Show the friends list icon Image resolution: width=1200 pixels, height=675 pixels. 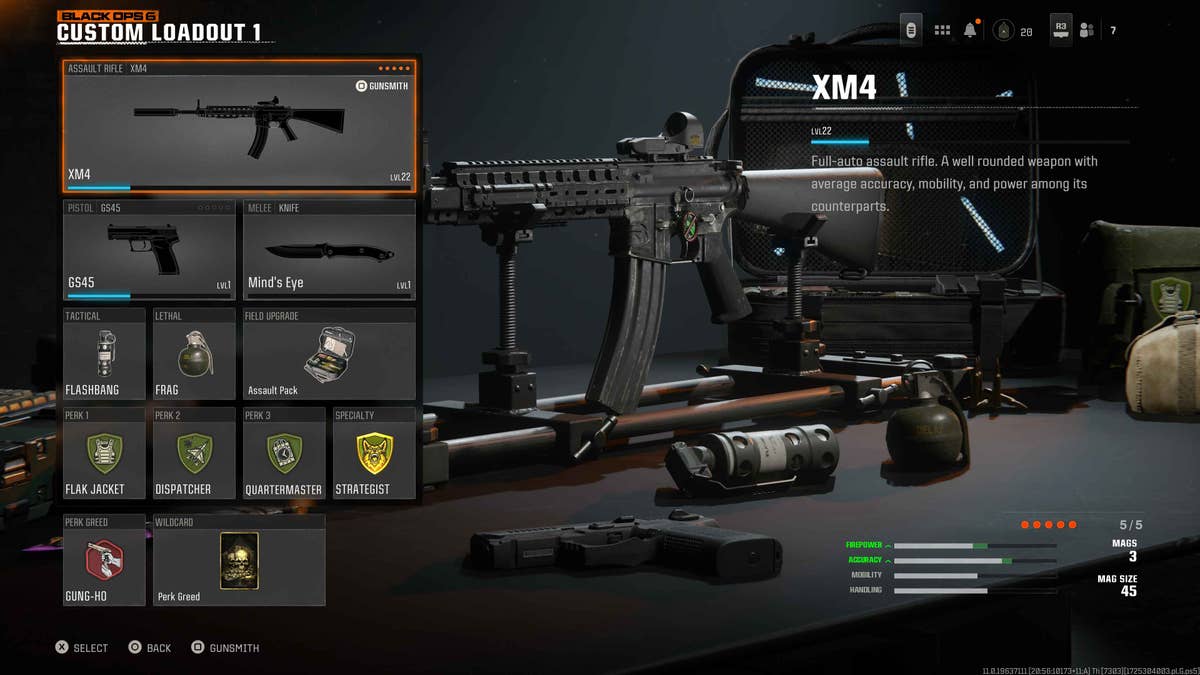(1087, 31)
